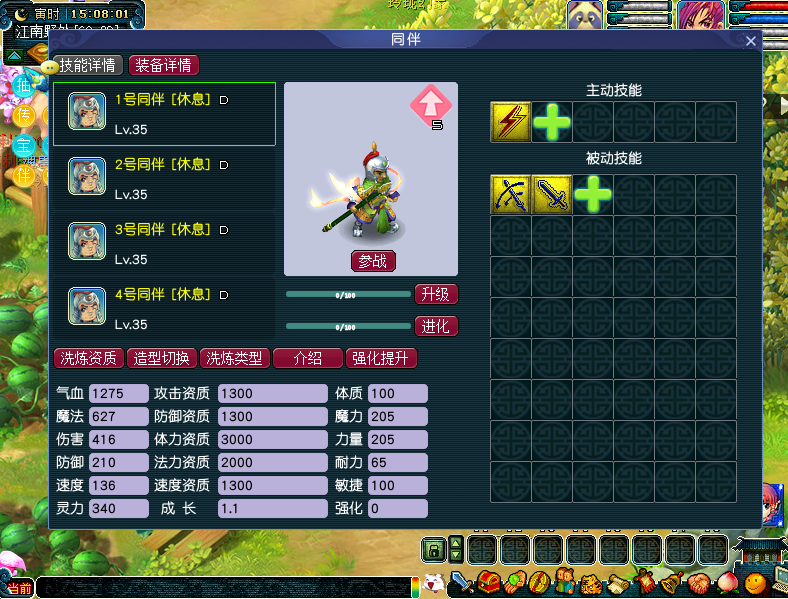The height and width of the screenshot is (599, 788).
Task: Pick 4号同伴 in the companion list
Action: (x=164, y=308)
